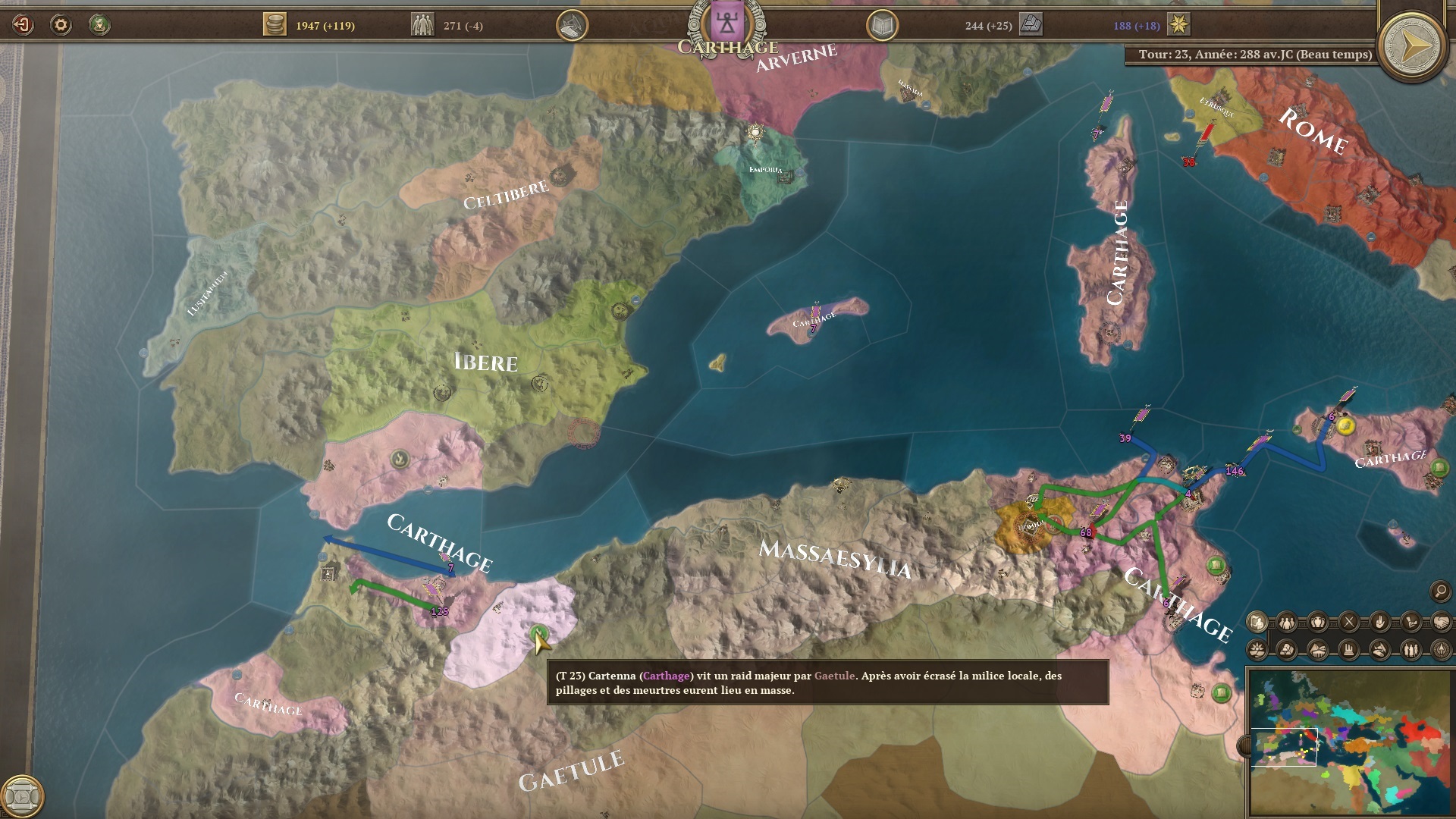This screenshot has height=819, width=1456.
Task: Select the gold coins treasury icon
Action: [x=275, y=25]
